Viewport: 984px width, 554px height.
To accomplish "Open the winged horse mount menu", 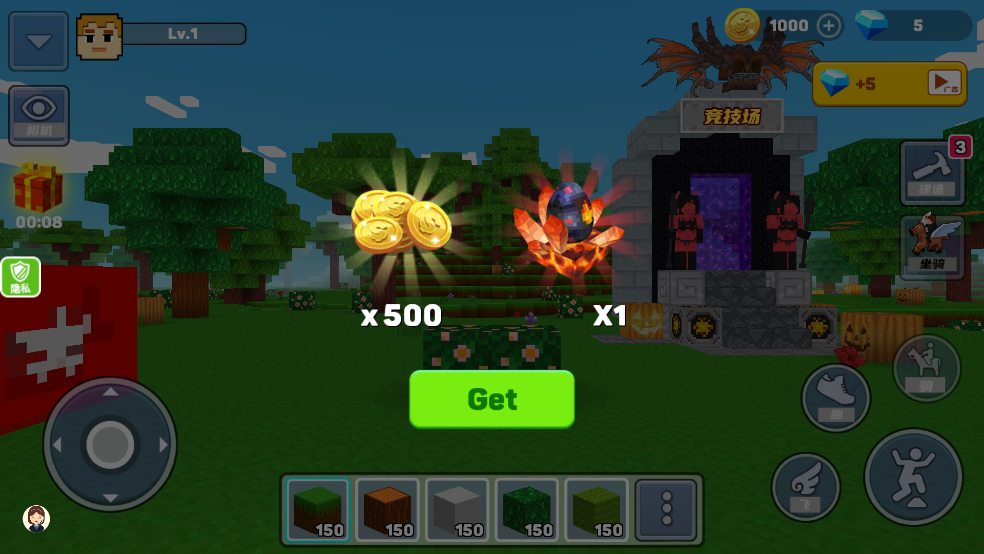I will click(932, 246).
